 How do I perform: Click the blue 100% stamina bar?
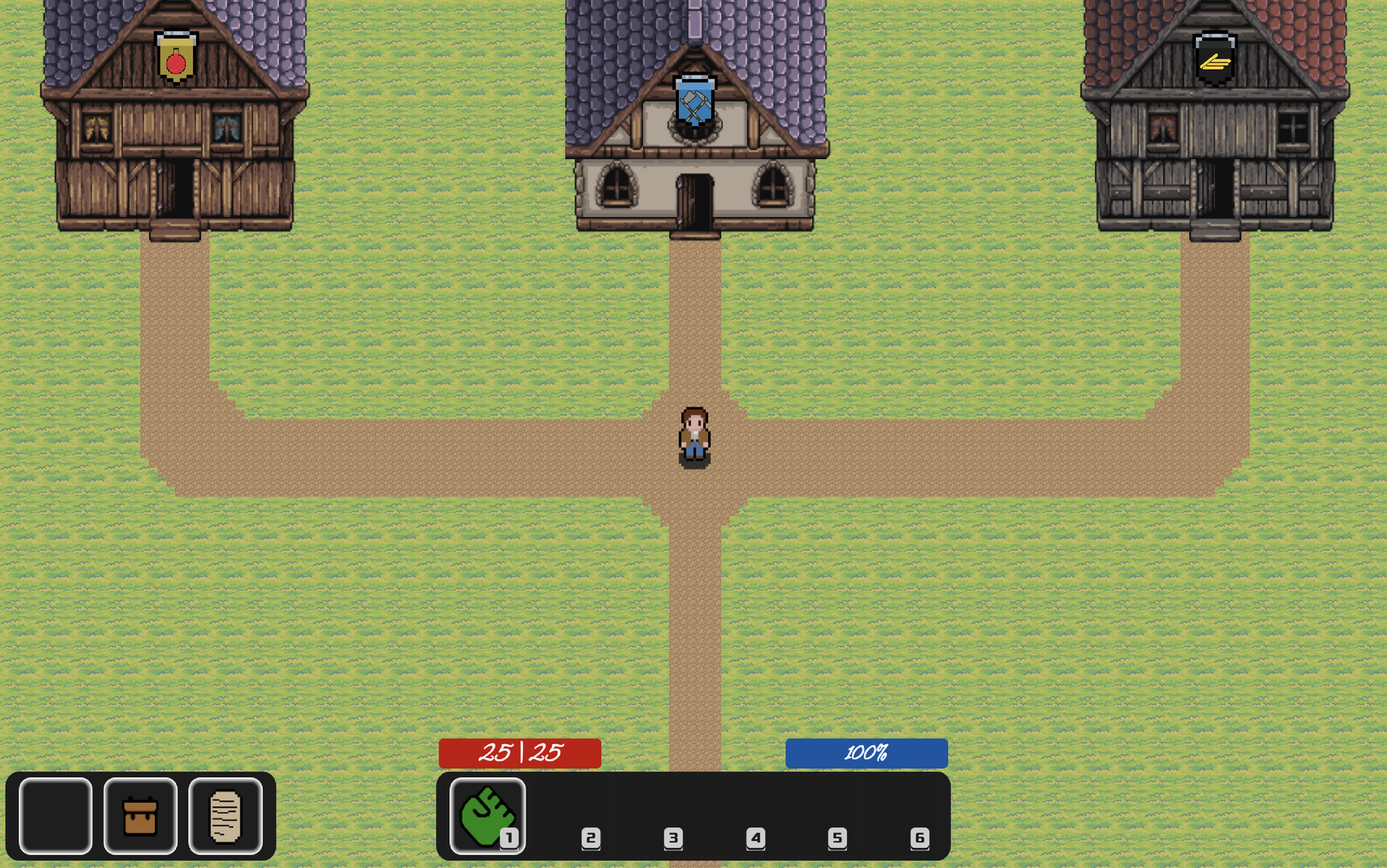865,753
